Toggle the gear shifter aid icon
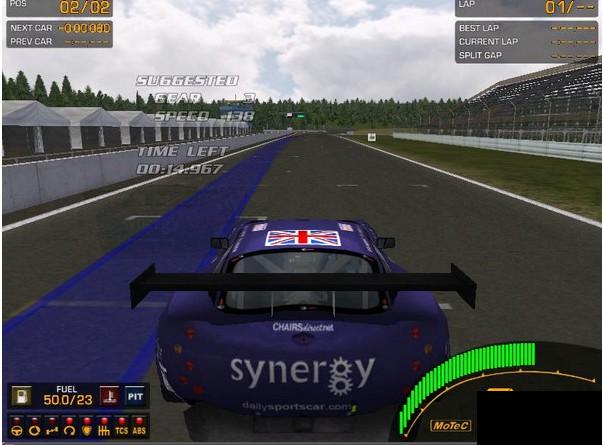 pos(104,430)
